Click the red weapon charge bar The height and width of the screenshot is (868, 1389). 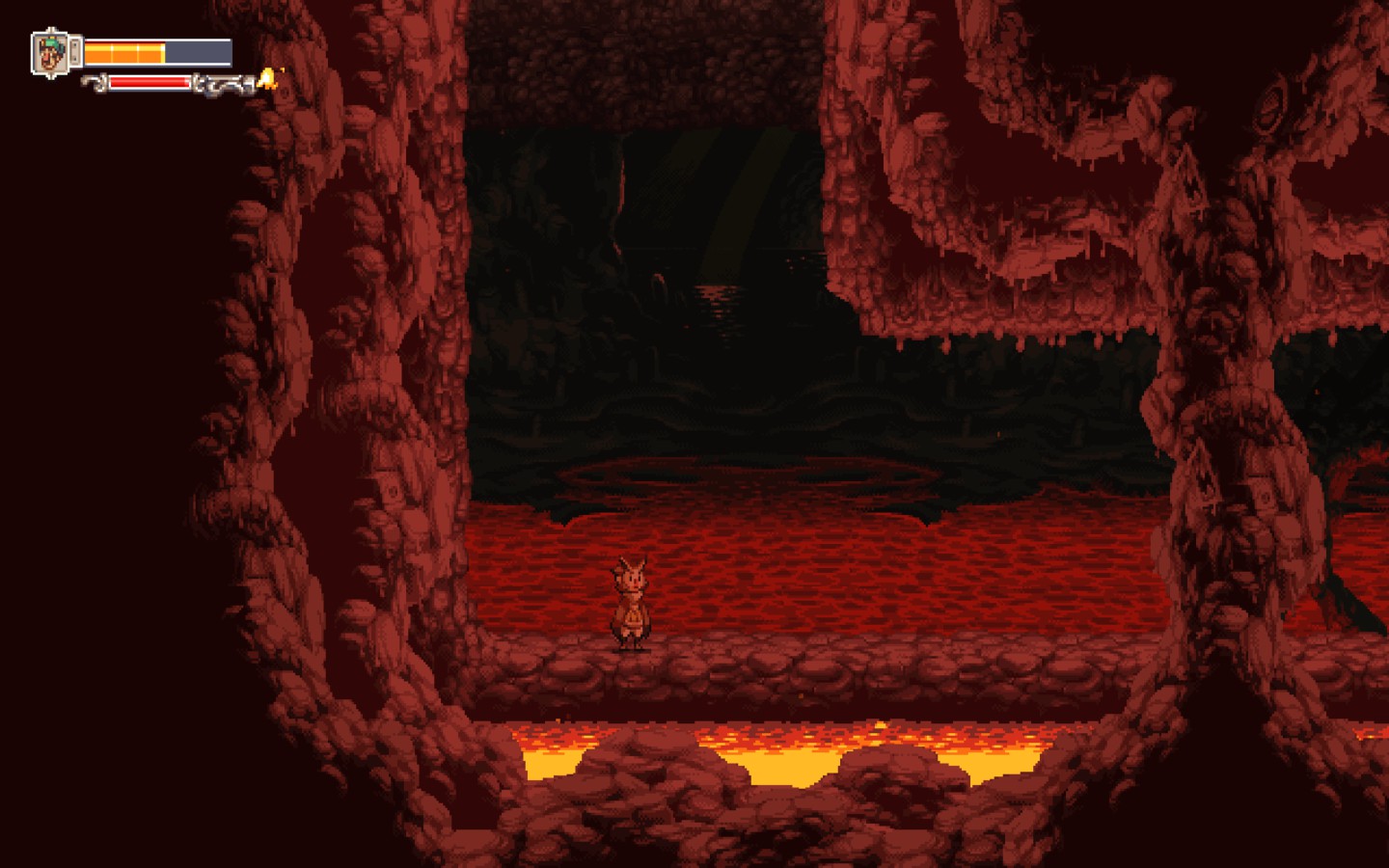coord(150,82)
